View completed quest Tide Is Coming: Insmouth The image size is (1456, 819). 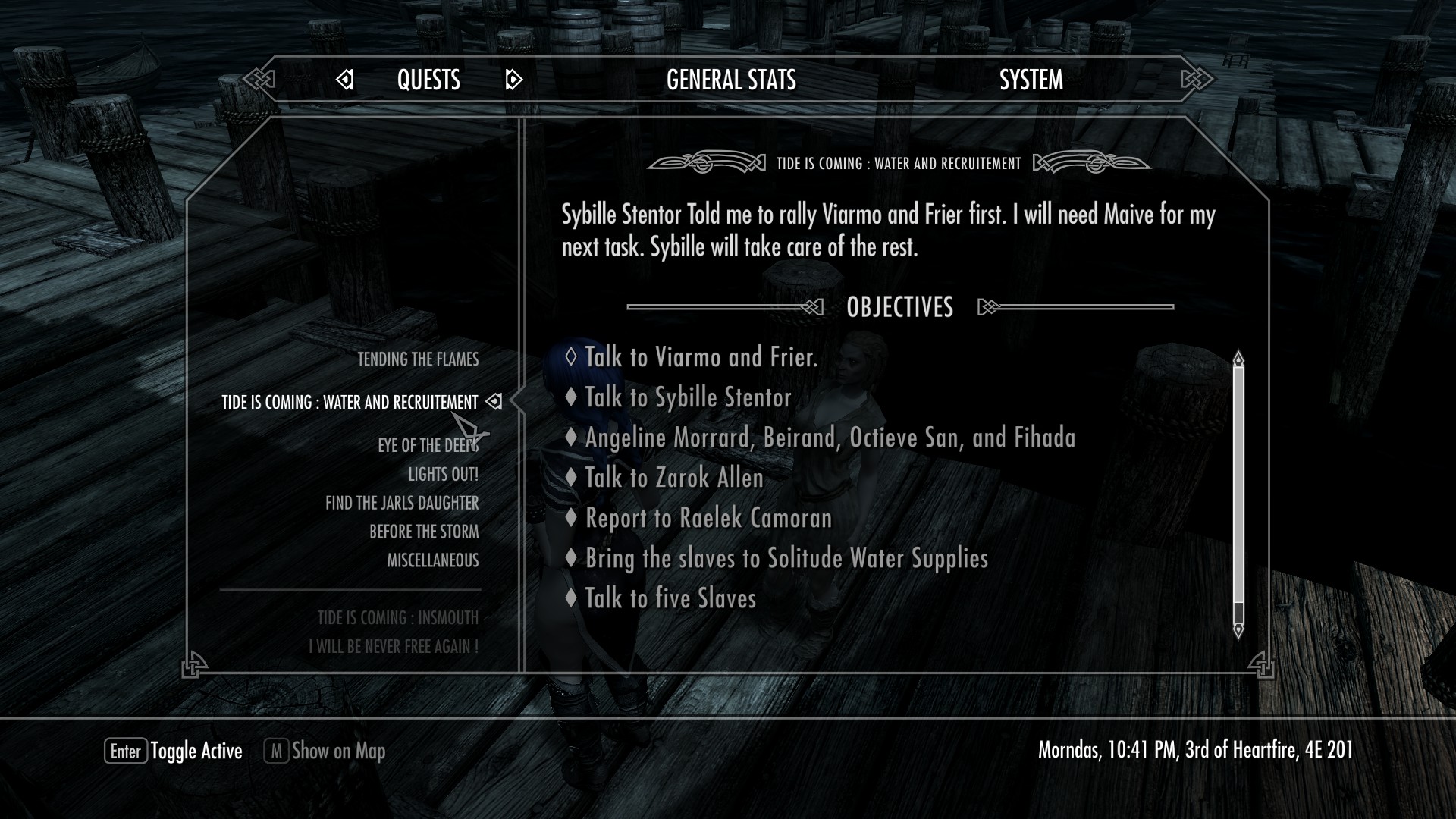point(397,618)
